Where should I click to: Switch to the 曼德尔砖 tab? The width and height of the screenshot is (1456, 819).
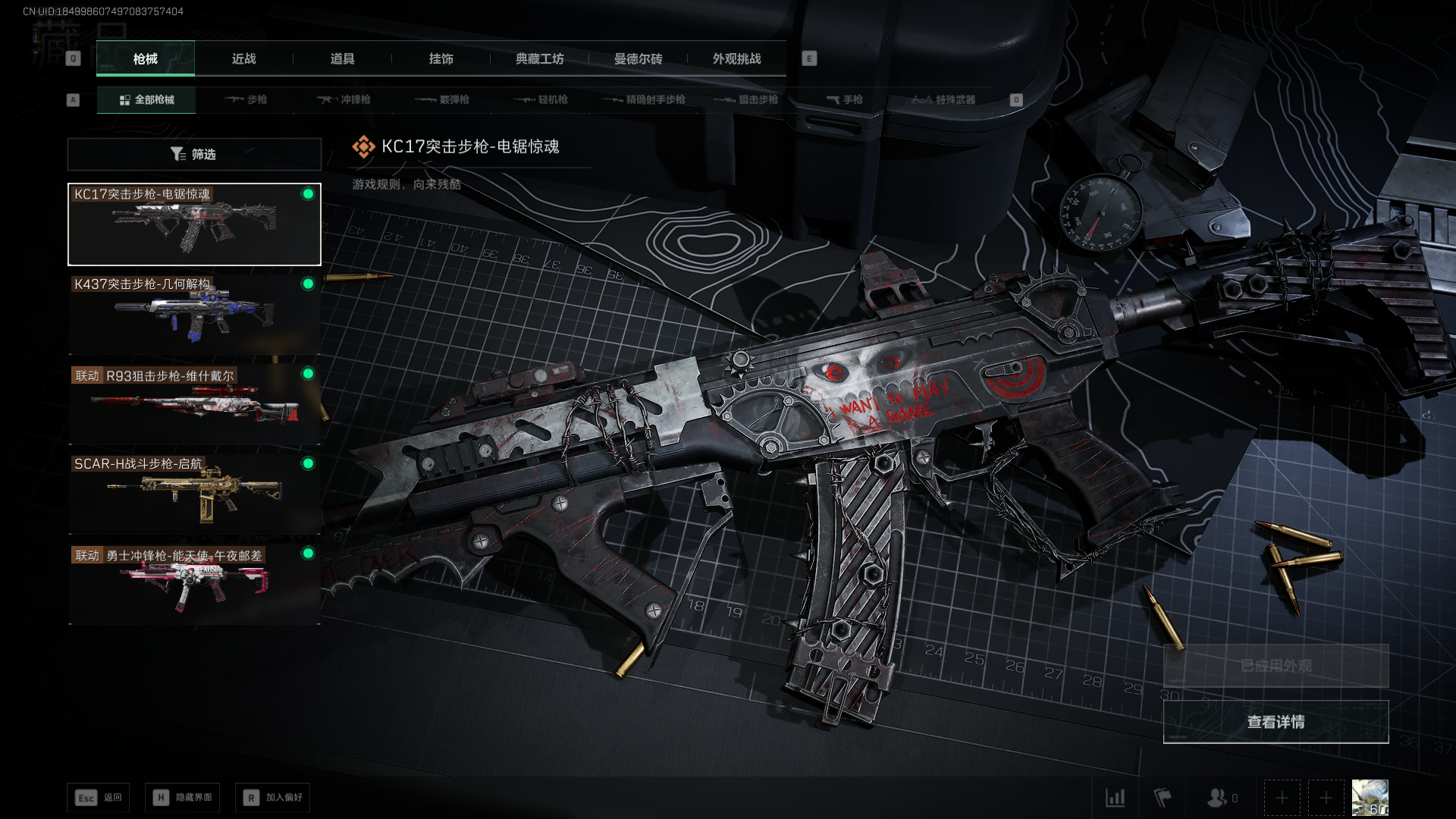point(638,58)
